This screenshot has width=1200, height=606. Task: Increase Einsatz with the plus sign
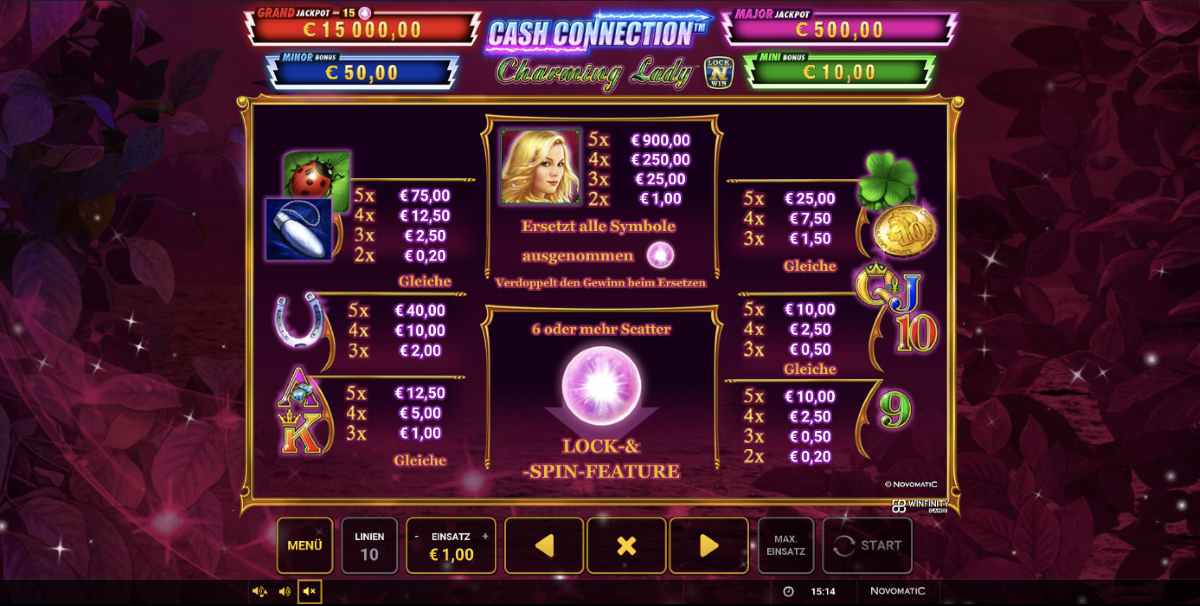click(x=485, y=536)
